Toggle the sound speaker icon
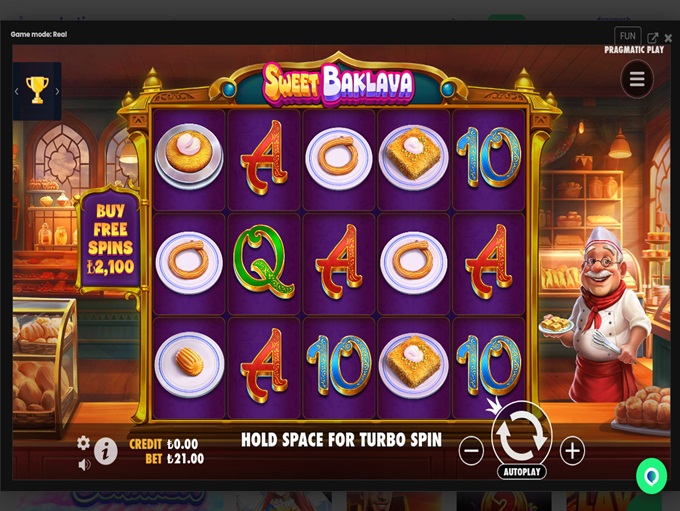The width and height of the screenshot is (680, 511). [84, 464]
